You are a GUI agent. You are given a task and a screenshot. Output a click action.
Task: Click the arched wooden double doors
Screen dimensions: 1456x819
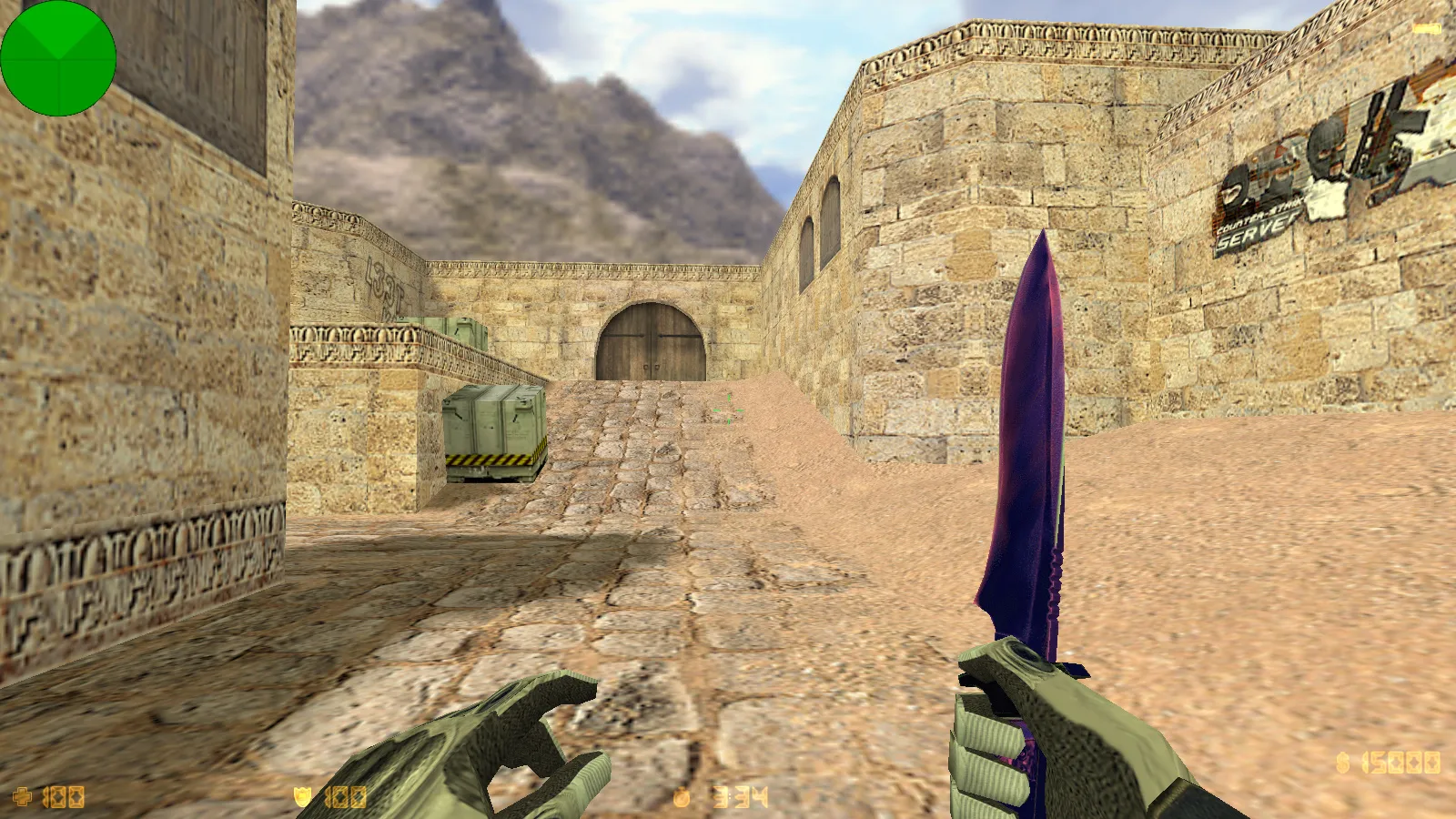point(650,341)
